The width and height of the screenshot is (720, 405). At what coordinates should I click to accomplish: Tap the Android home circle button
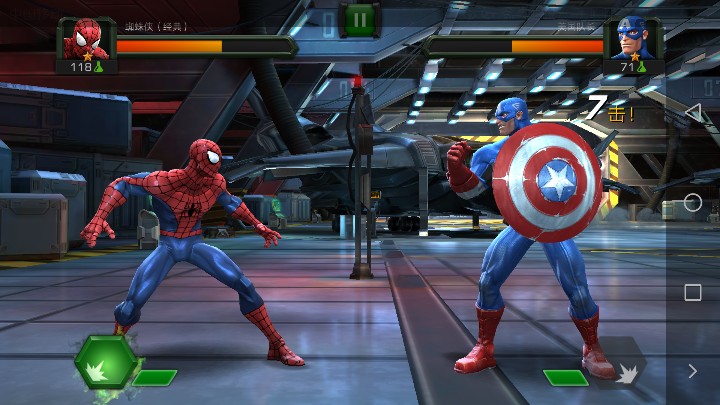692,202
